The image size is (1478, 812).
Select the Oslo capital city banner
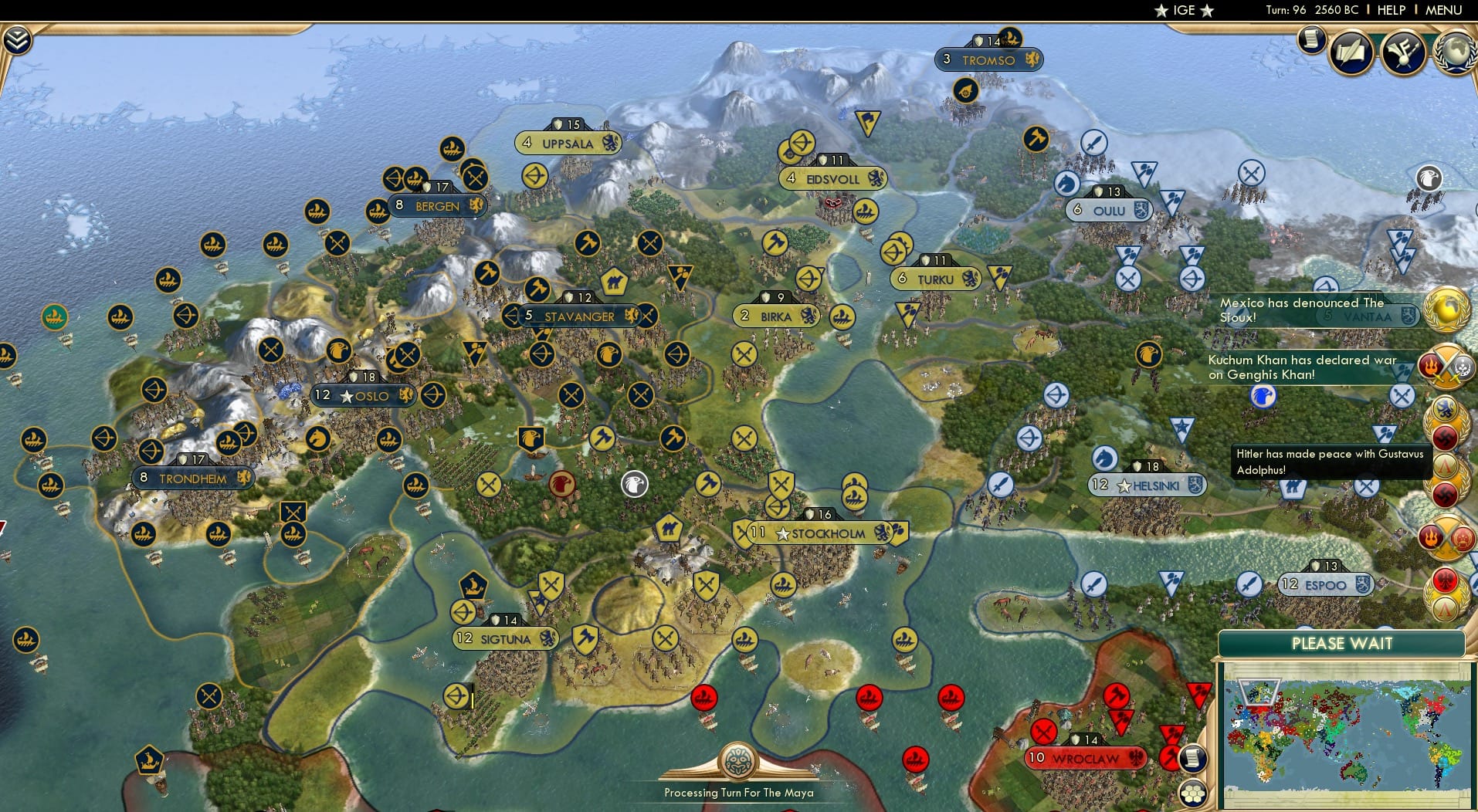[x=363, y=395]
